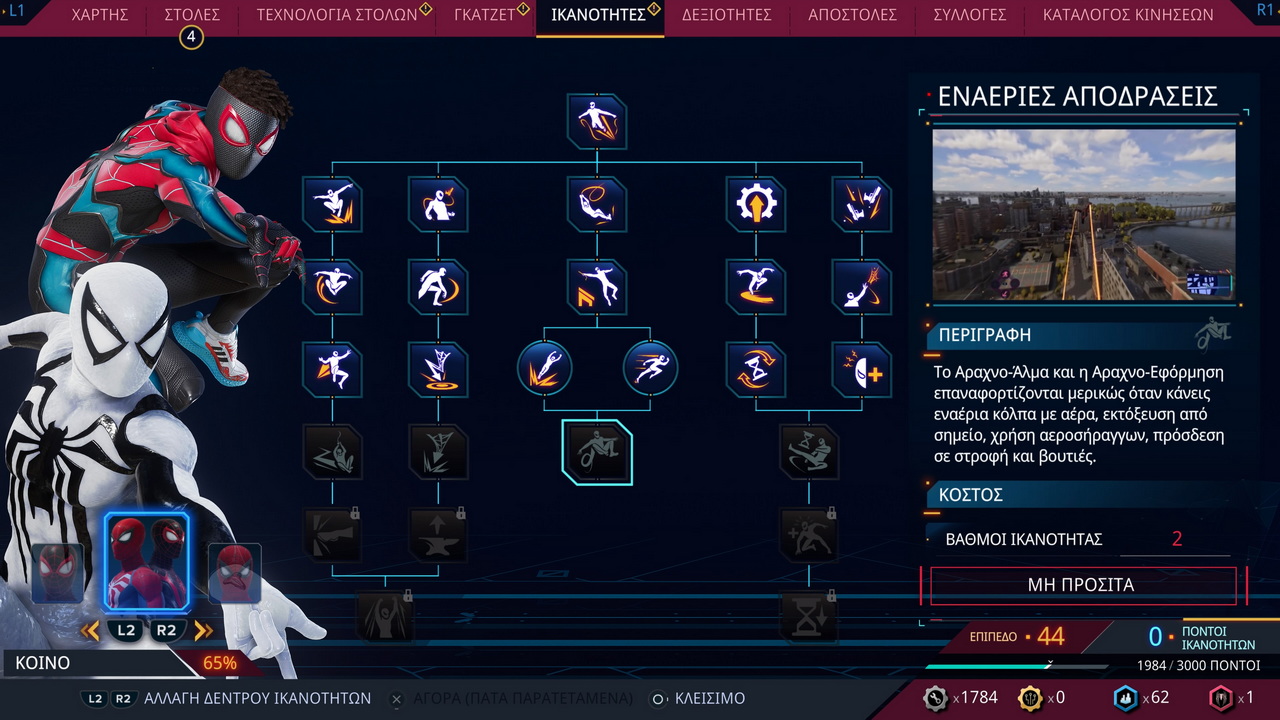Select the Miles Morales skill tree portrait
The height and width of the screenshot is (720, 1280).
(58, 573)
